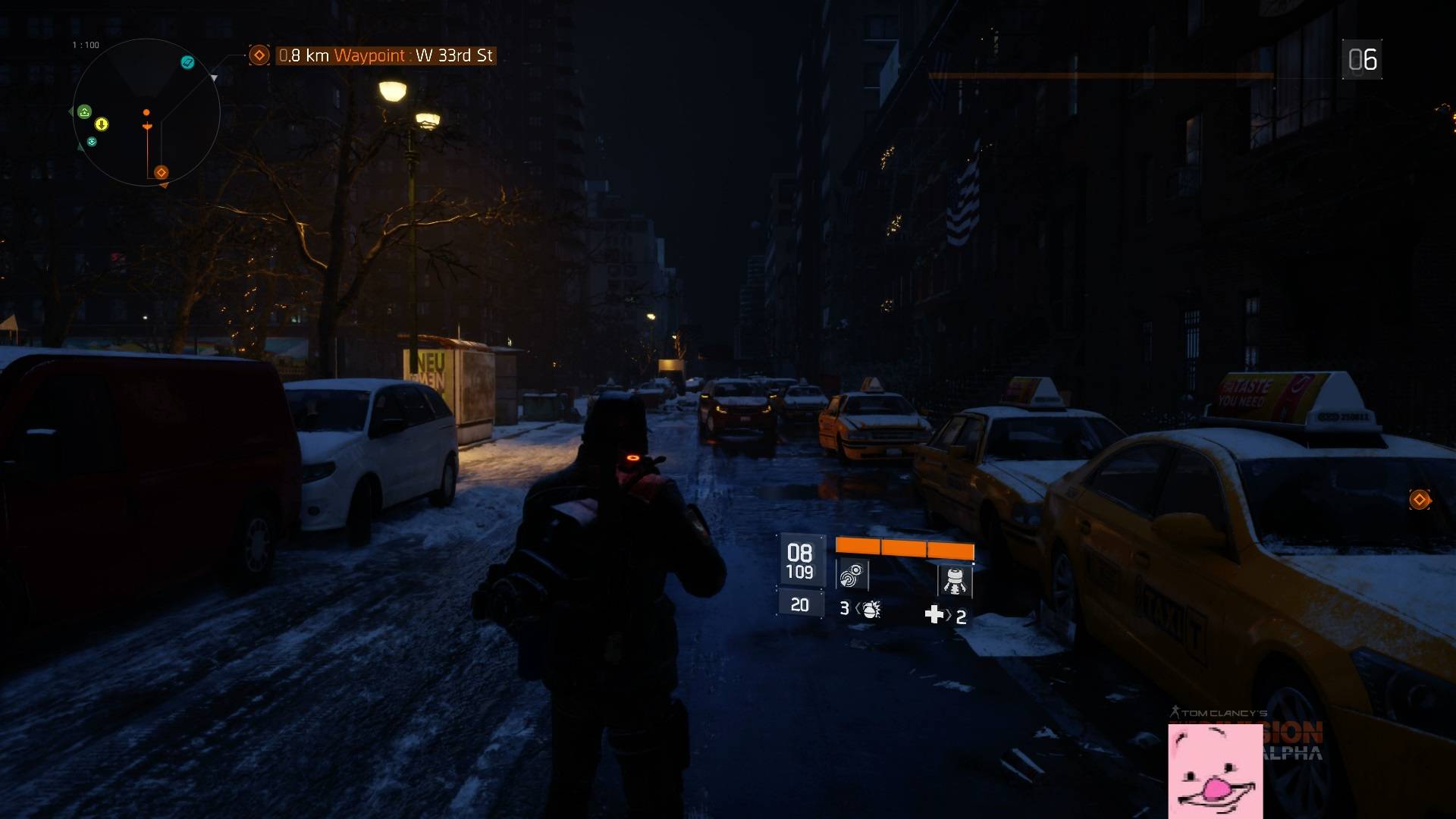Deploy the turret skill
1456x819 pixels.
point(955,580)
